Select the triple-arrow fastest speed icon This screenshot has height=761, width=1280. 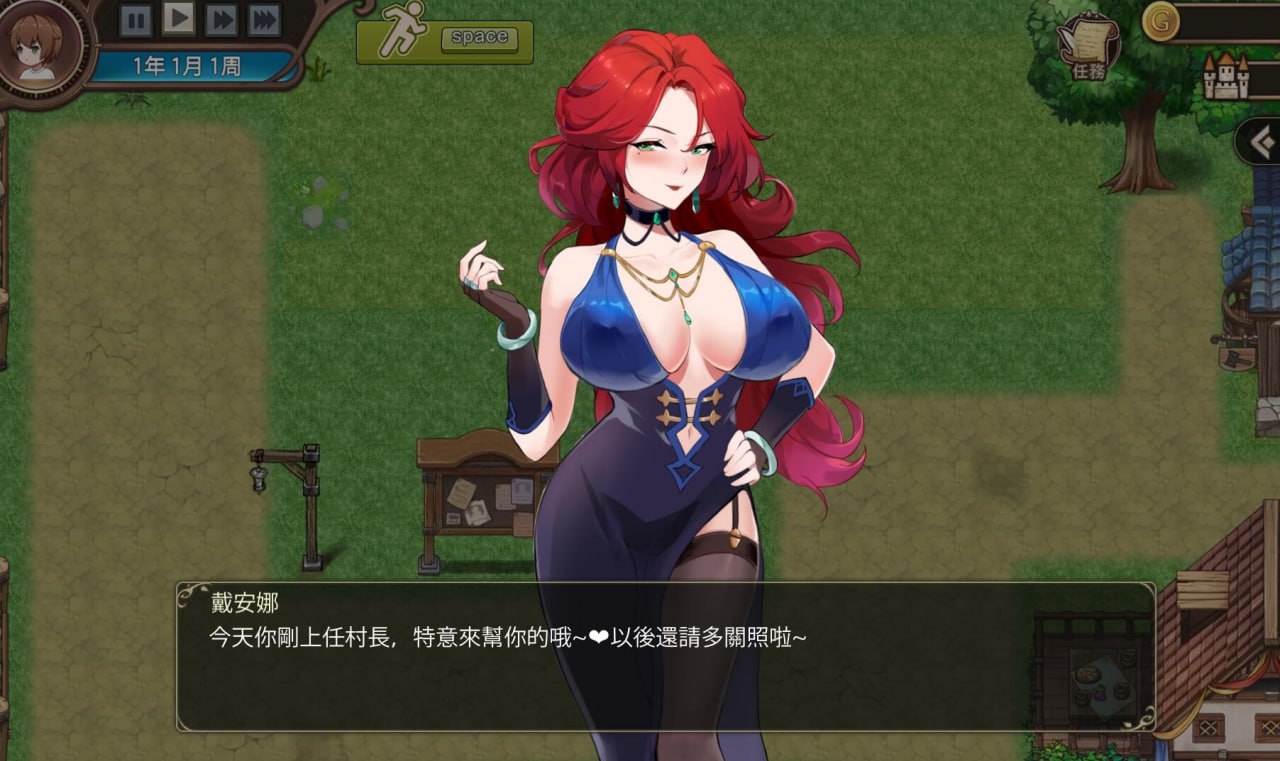[262, 18]
